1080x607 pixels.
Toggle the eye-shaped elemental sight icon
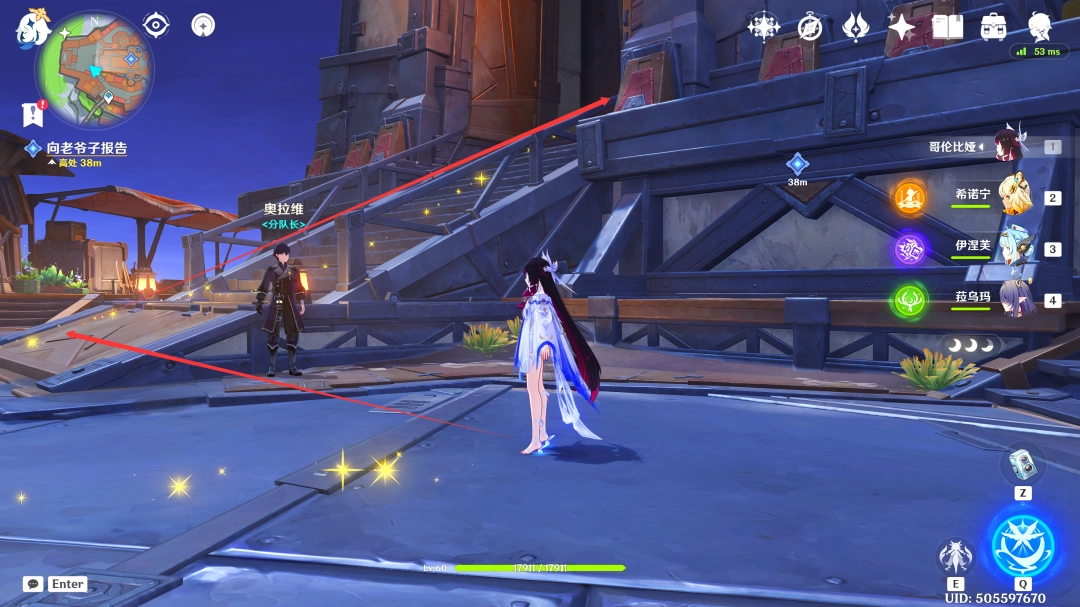[x=156, y=25]
